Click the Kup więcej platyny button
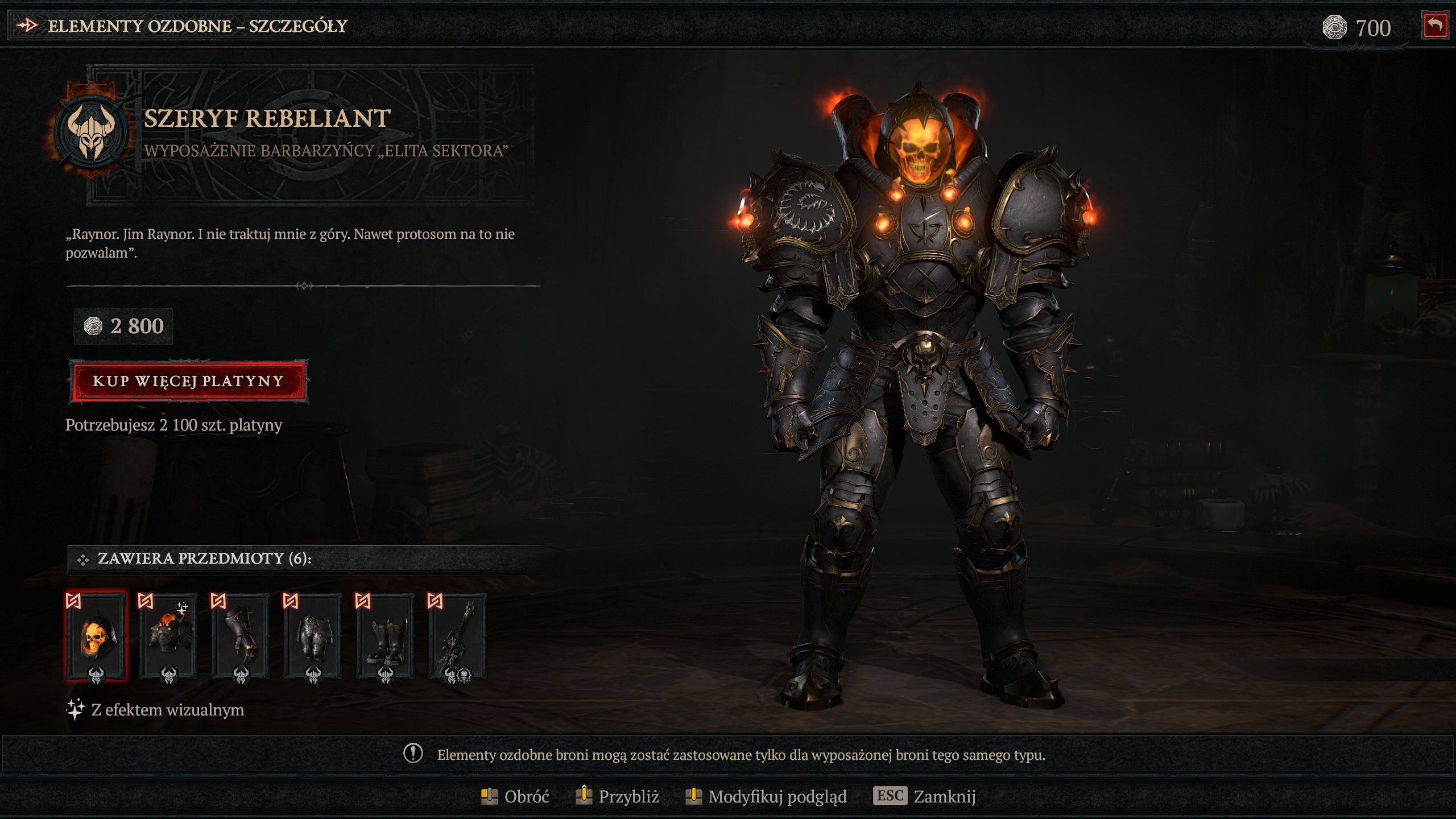Screen dimensions: 1456x819 click(x=188, y=381)
